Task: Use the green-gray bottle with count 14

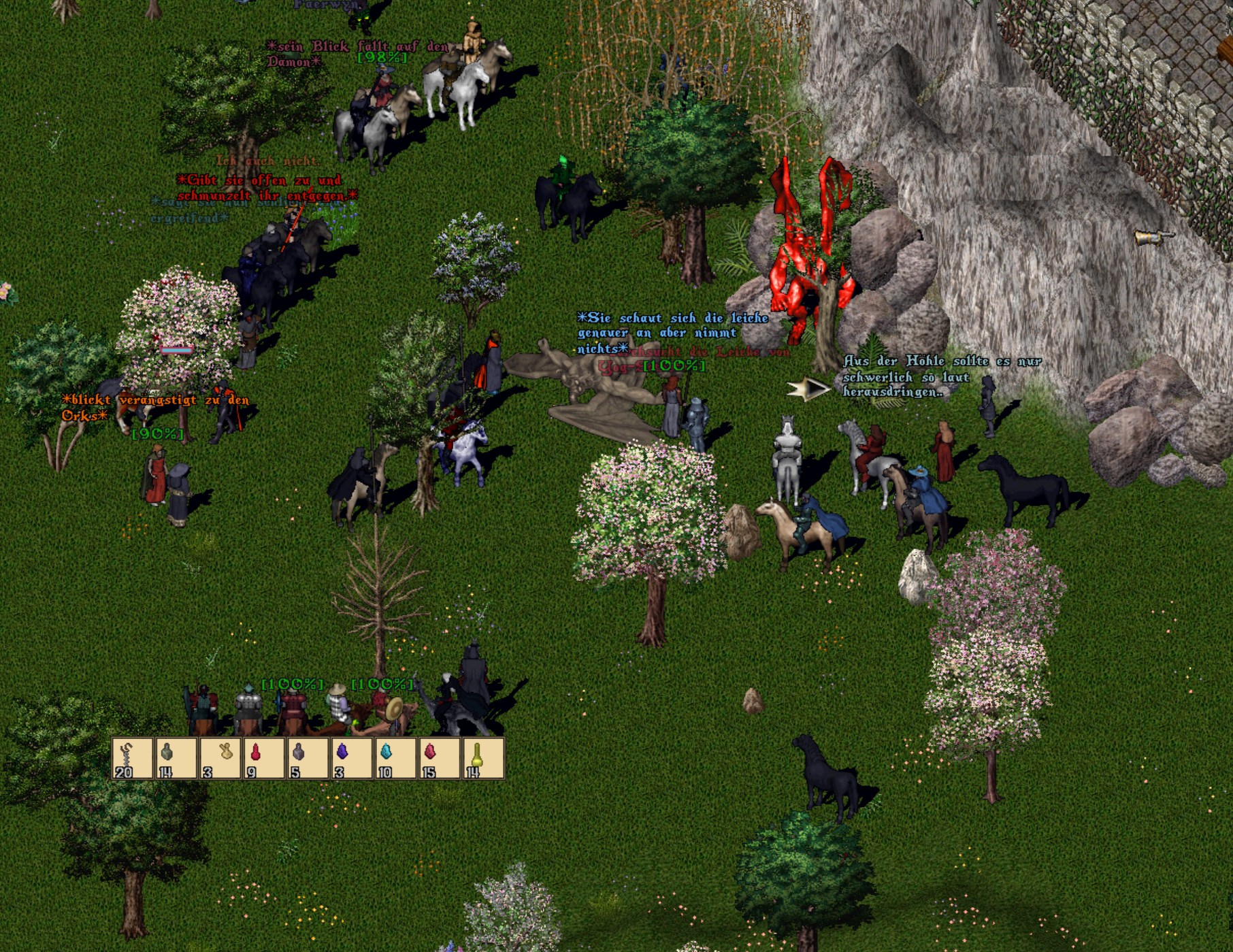Action: tap(176, 757)
